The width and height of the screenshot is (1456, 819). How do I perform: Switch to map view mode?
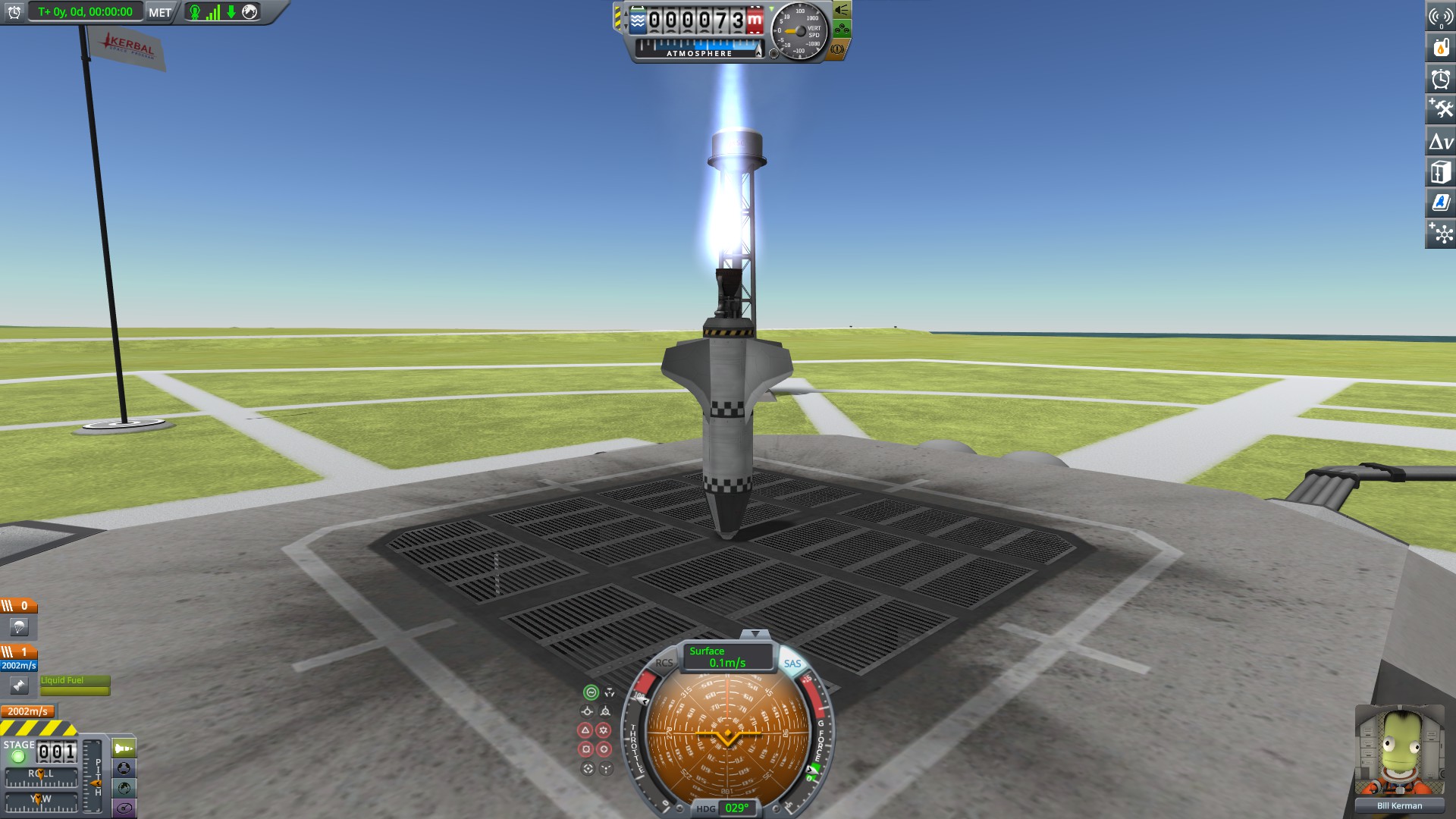124,787
